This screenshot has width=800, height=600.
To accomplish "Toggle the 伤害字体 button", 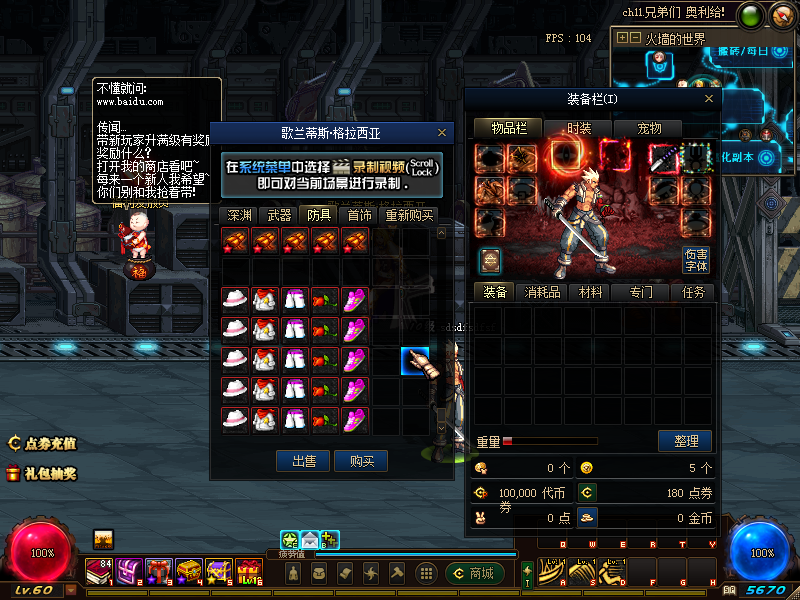I will click(x=696, y=259).
